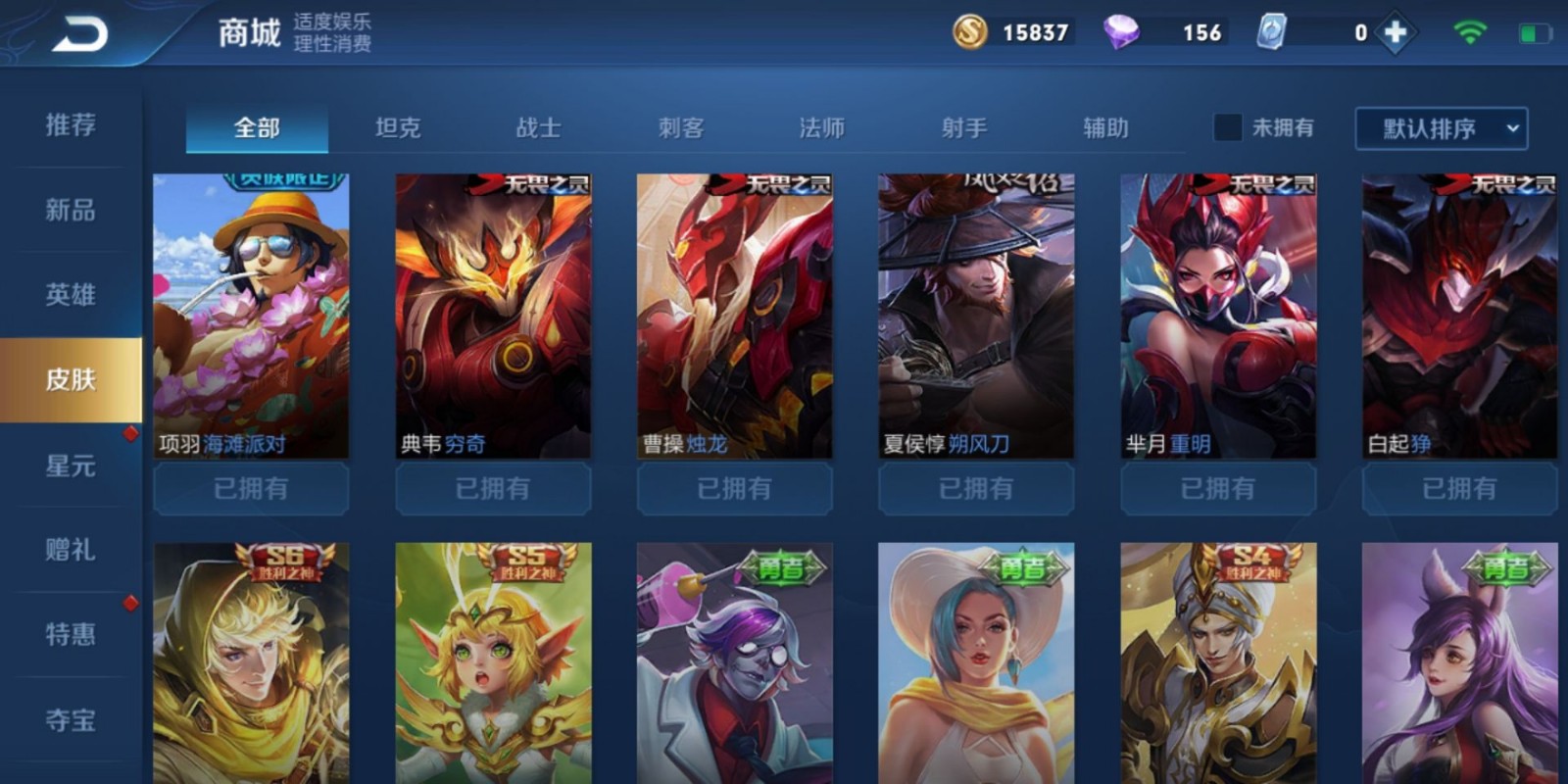Viewport: 1568px width, 784px height.
Task: Click the gold coin currency icon
Action: click(971, 32)
